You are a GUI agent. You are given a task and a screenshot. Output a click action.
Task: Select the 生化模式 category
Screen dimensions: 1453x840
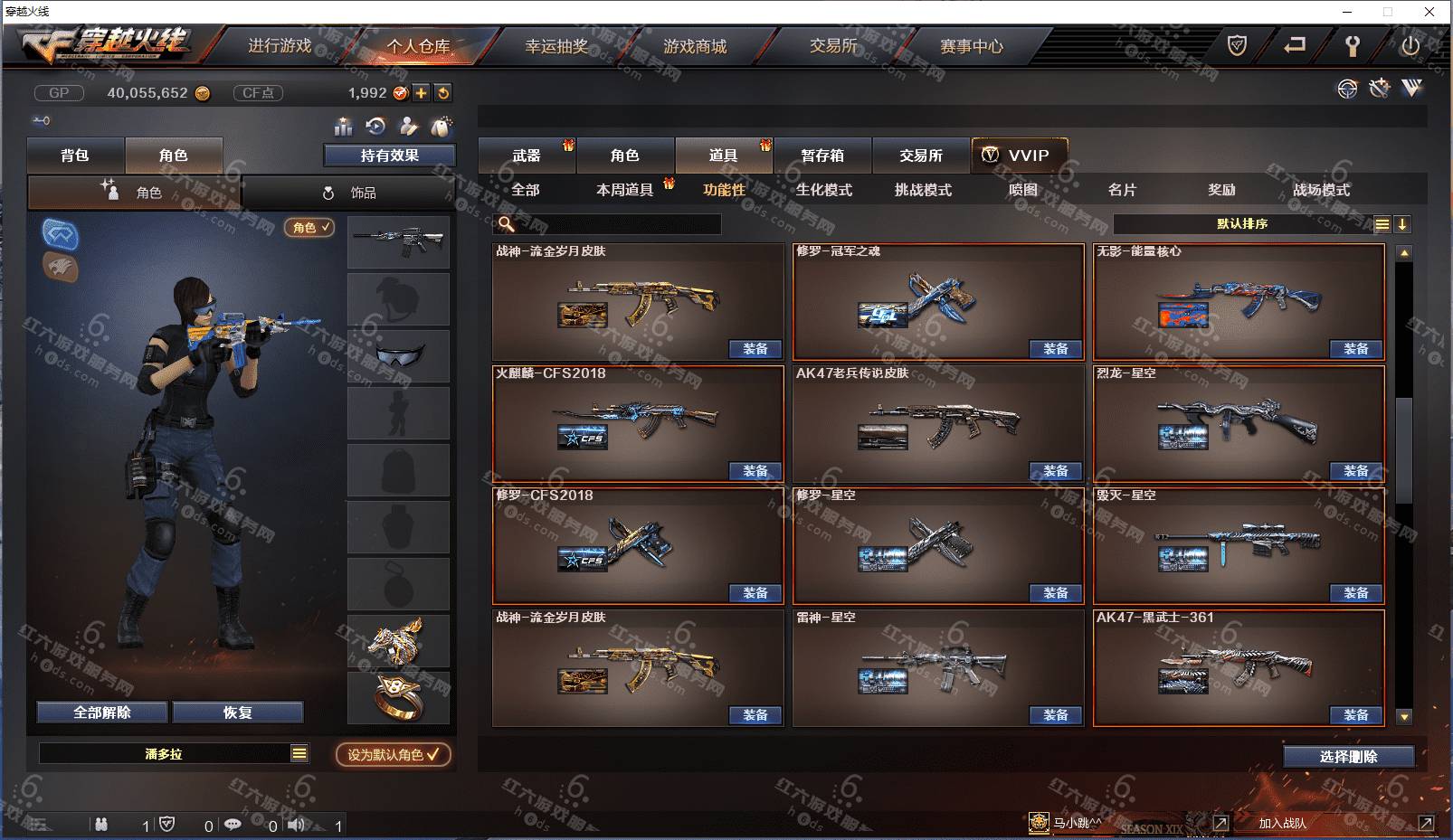coord(823,190)
